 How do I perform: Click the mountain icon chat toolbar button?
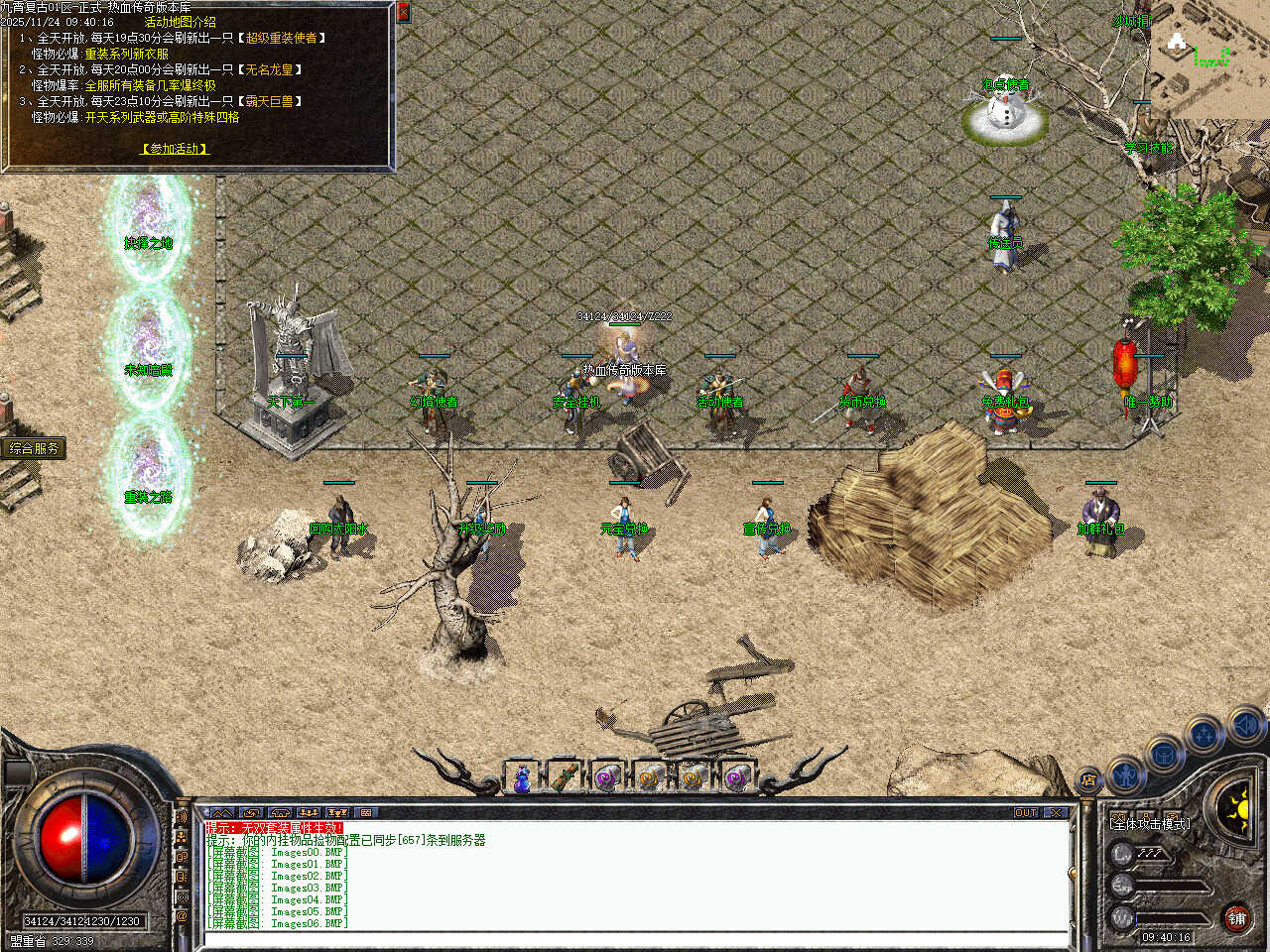pyautogui.click(x=222, y=812)
